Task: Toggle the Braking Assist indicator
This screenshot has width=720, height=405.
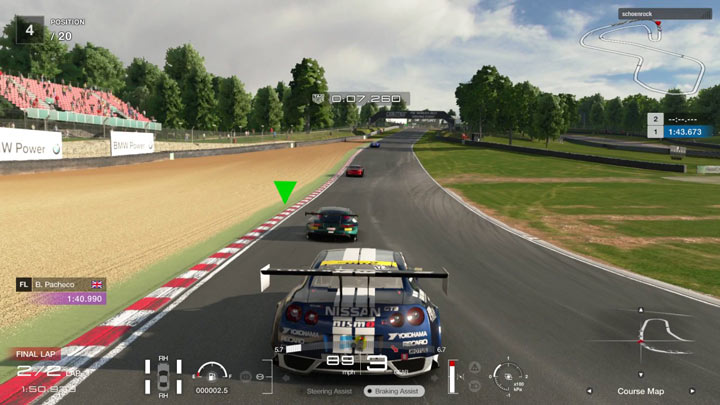Action: [395, 391]
